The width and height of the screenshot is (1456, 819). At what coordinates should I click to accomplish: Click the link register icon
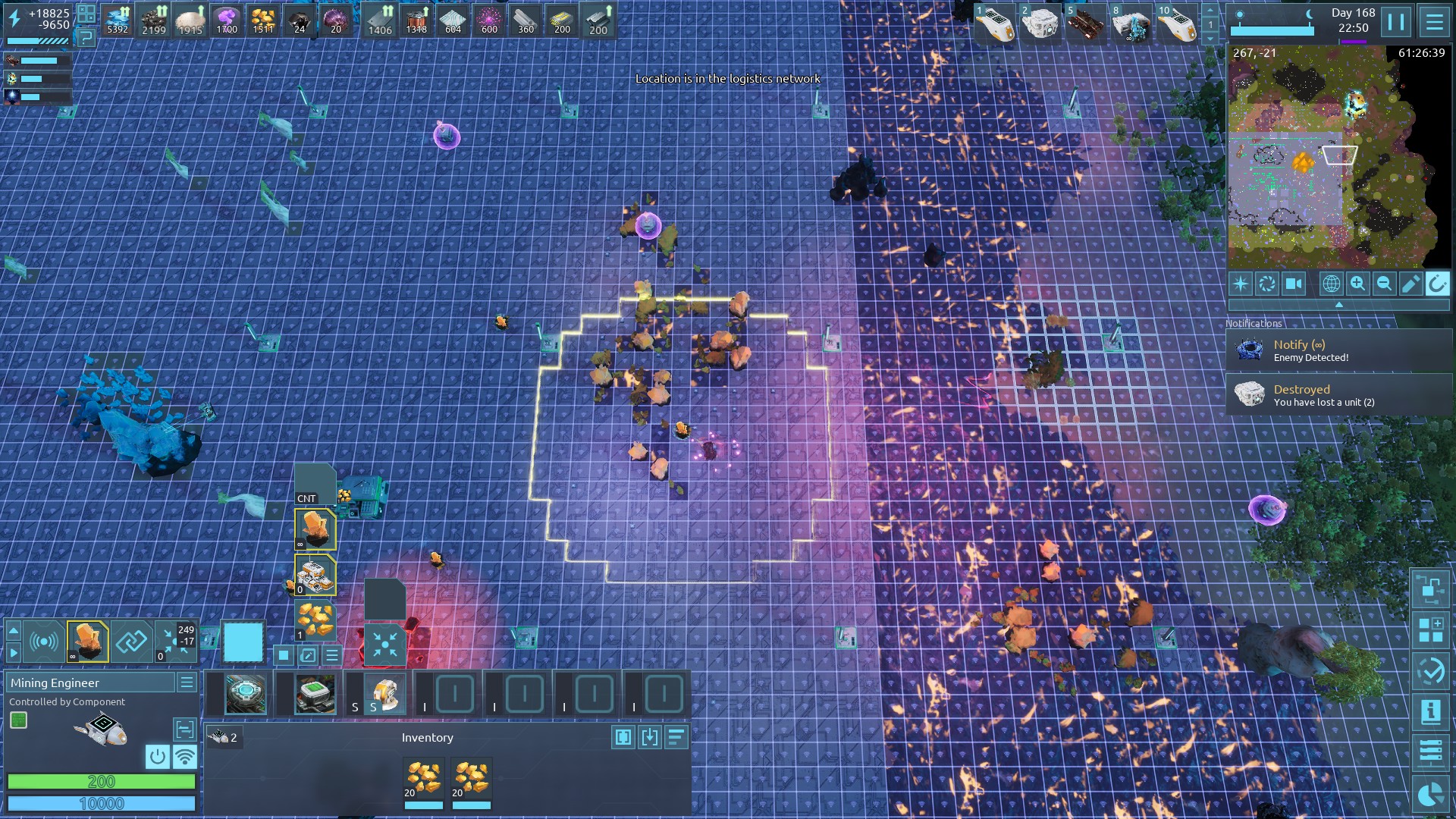click(x=131, y=642)
